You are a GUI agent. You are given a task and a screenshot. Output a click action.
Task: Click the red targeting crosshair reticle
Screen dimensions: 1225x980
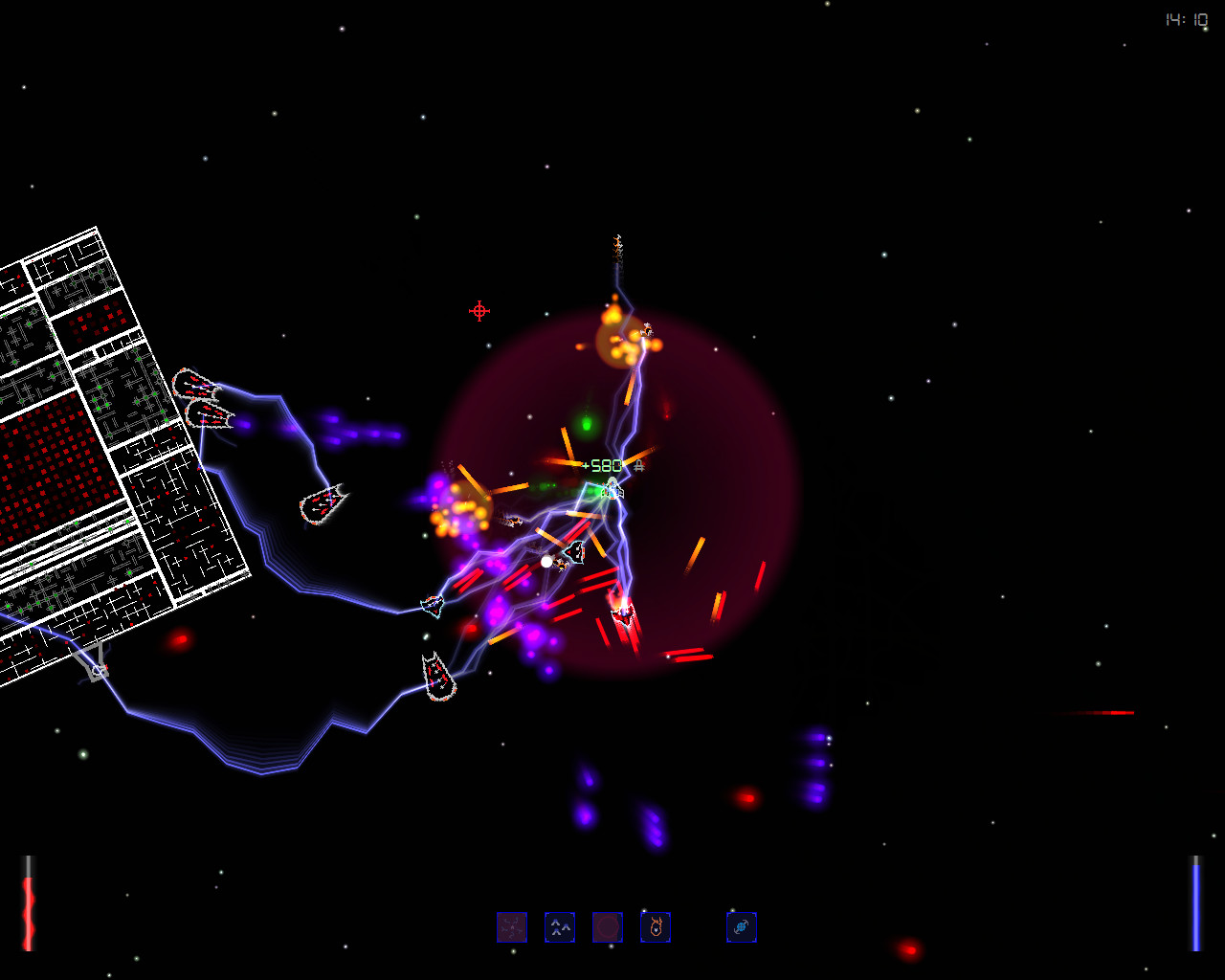(478, 310)
